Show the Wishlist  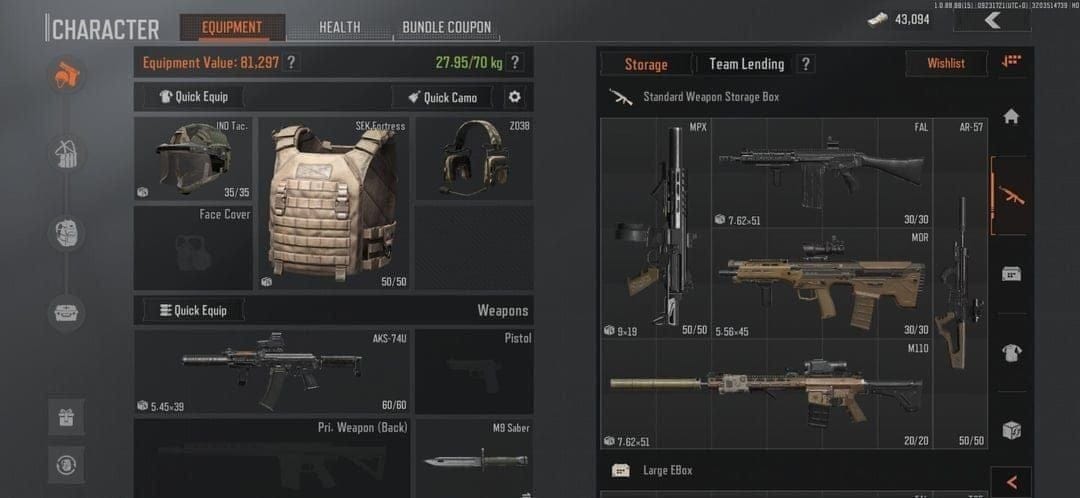pyautogui.click(x=945, y=63)
